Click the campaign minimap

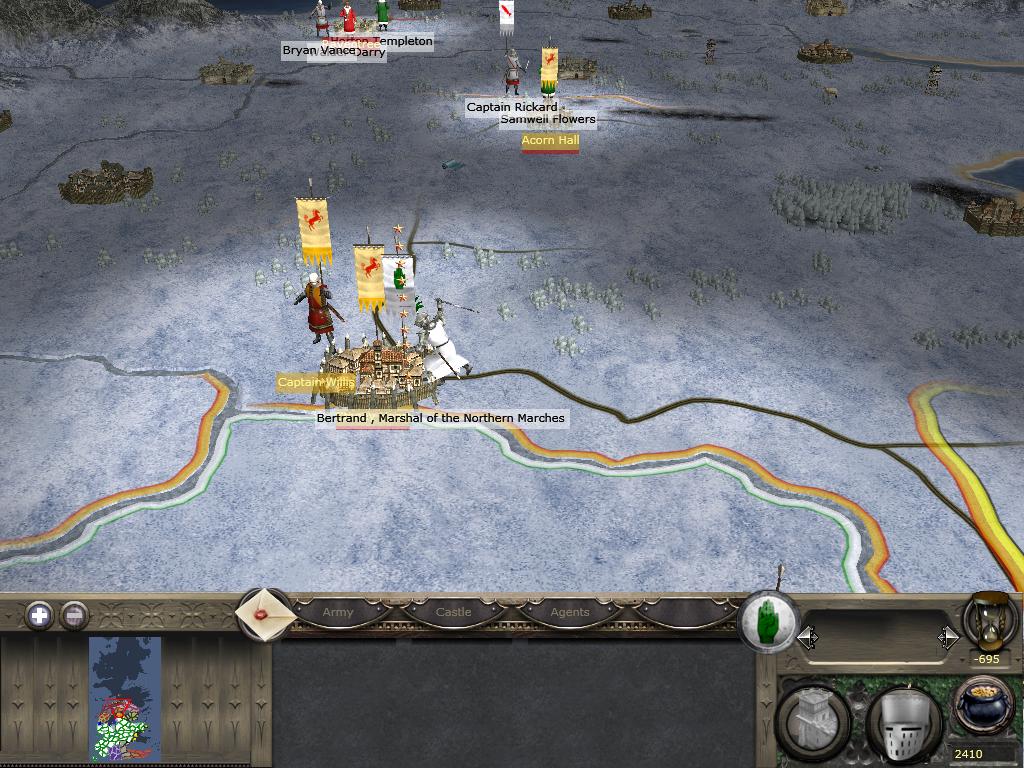pyautogui.click(x=125, y=699)
